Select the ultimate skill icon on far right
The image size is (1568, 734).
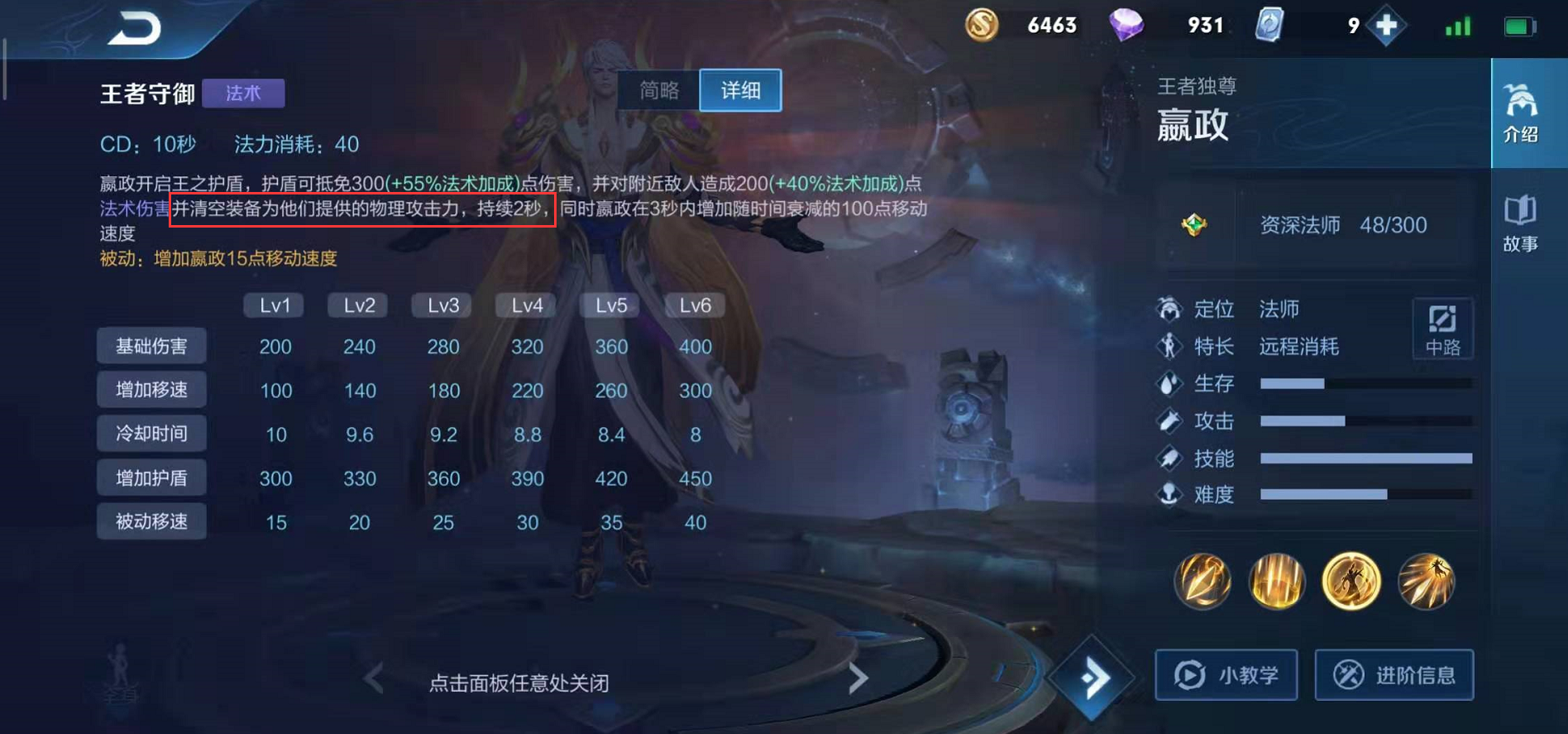click(1427, 582)
